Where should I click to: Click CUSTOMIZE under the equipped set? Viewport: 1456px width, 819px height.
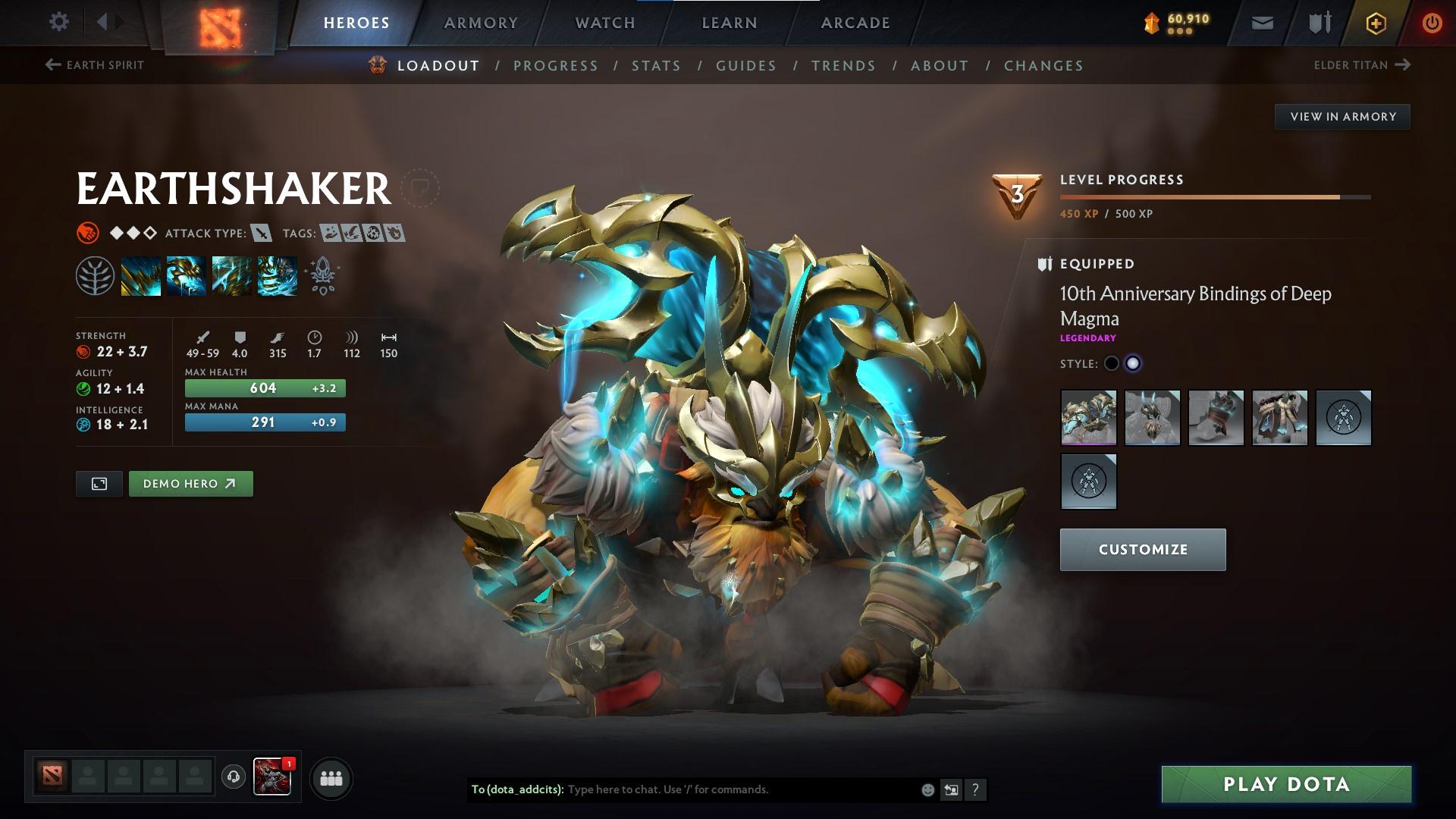(x=1142, y=549)
